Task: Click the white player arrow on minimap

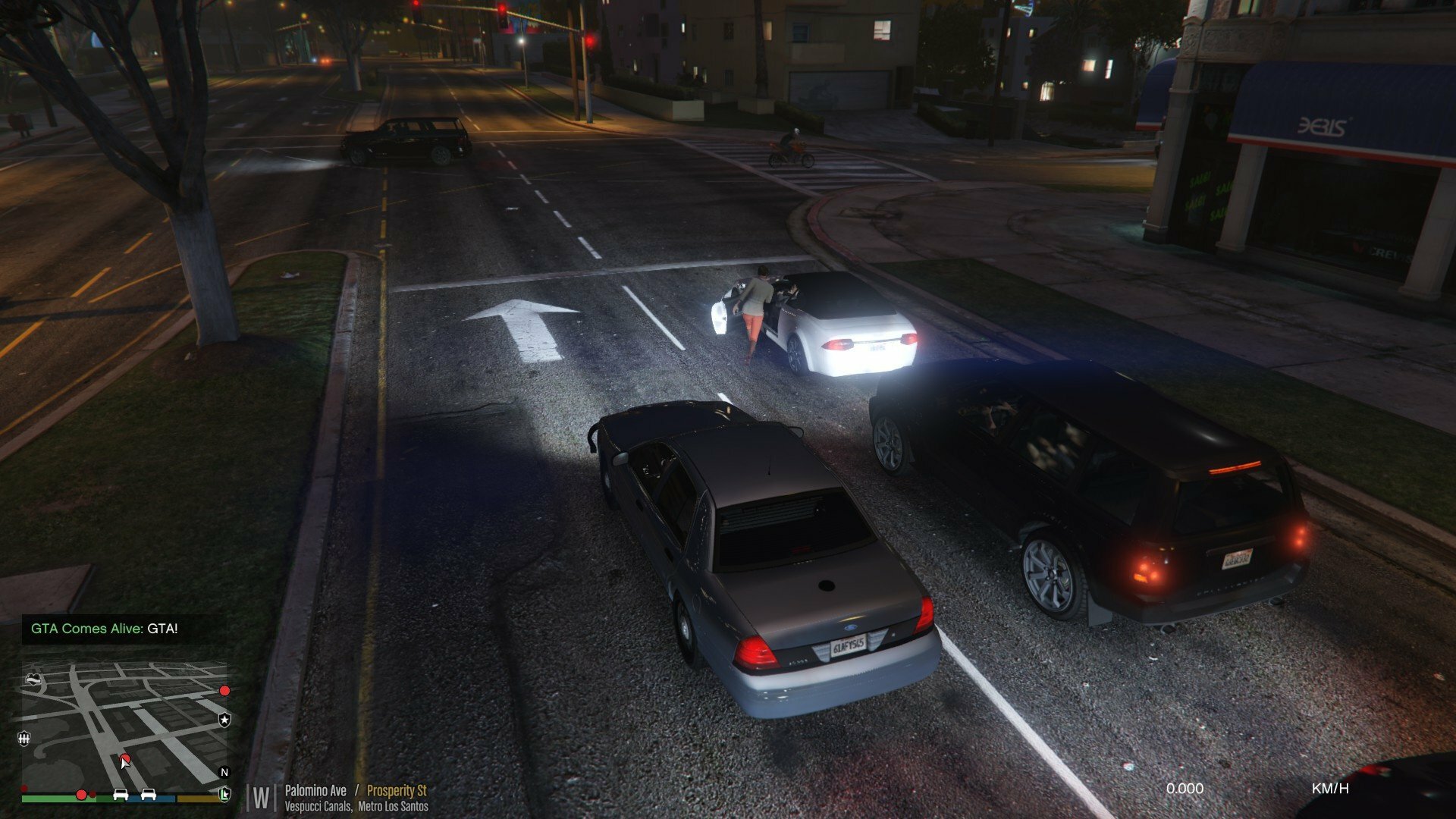Action: (125, 762)
